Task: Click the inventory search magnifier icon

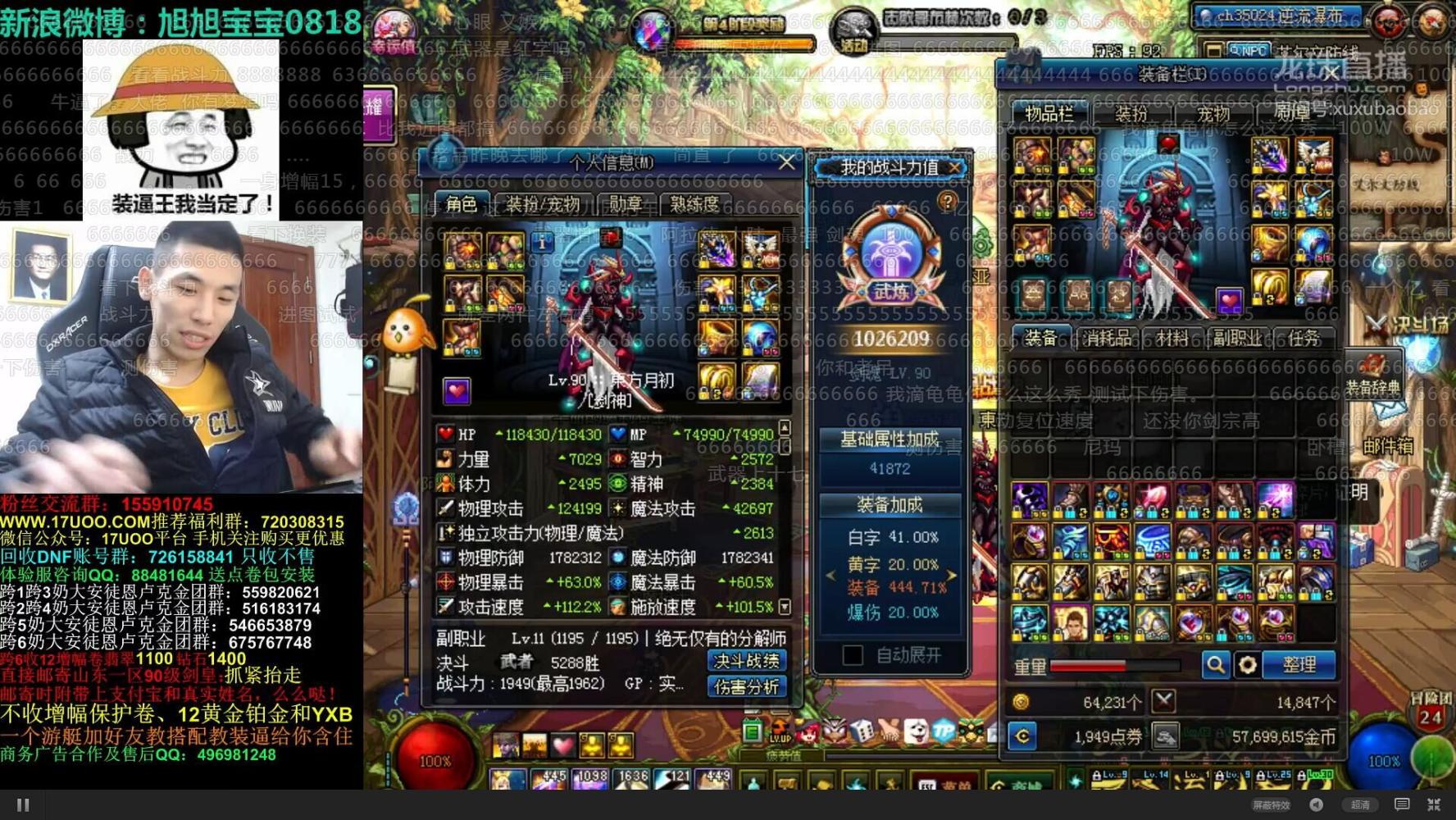Action: click(1216, 665)
